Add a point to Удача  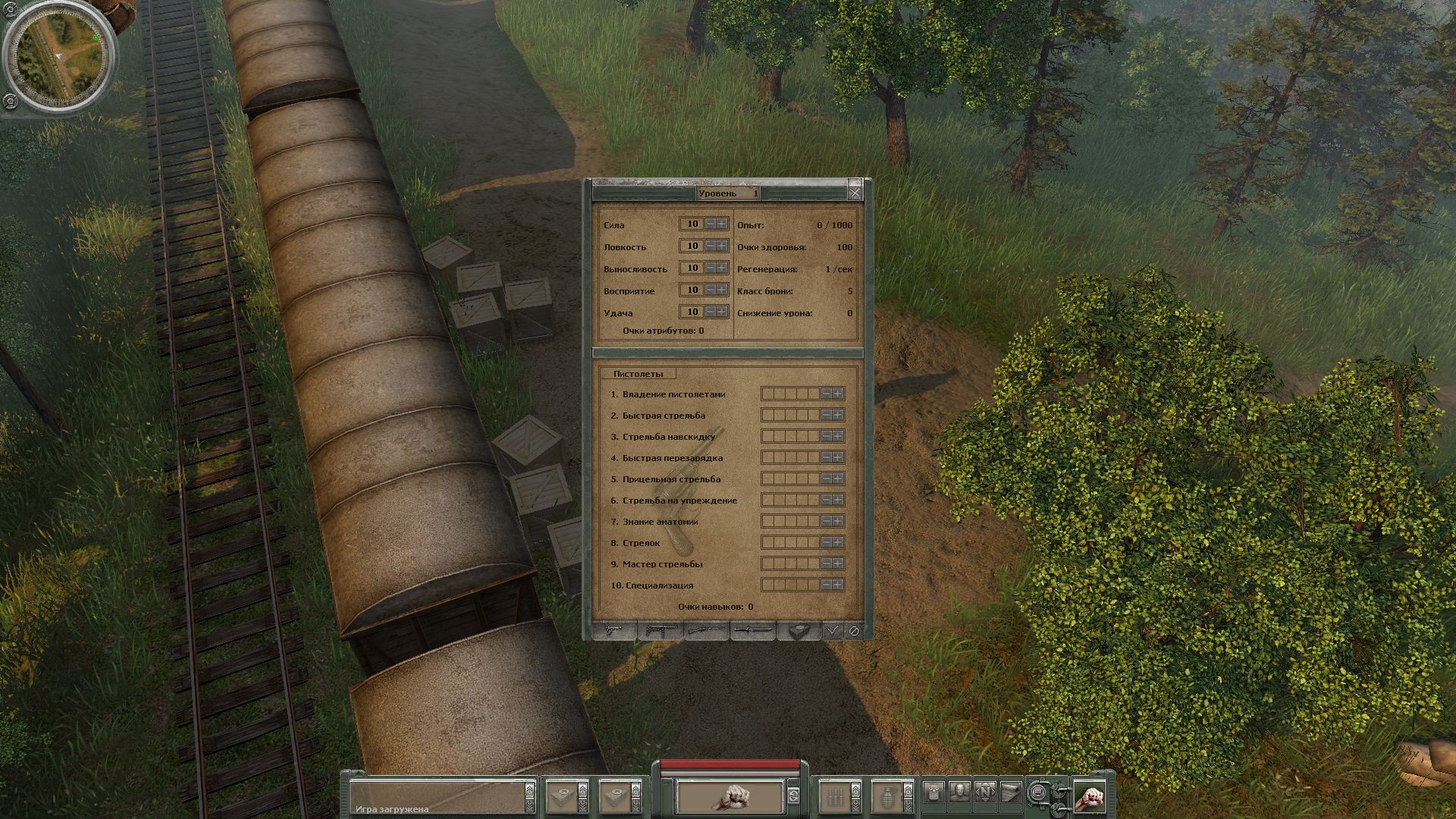[x=721, y=312]
